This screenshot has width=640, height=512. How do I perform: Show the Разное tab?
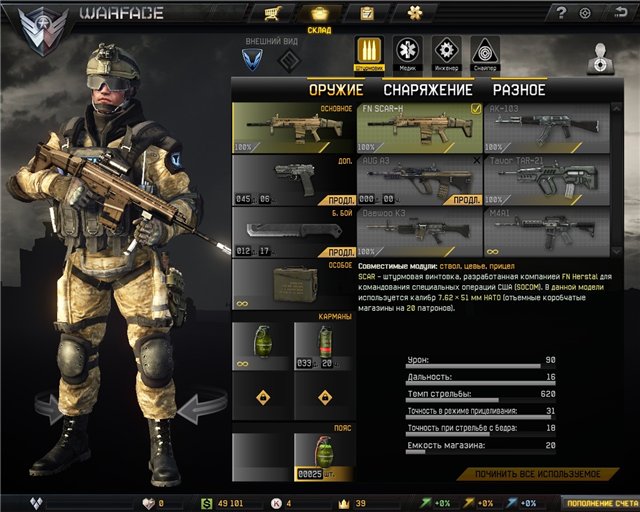(518, 90)
